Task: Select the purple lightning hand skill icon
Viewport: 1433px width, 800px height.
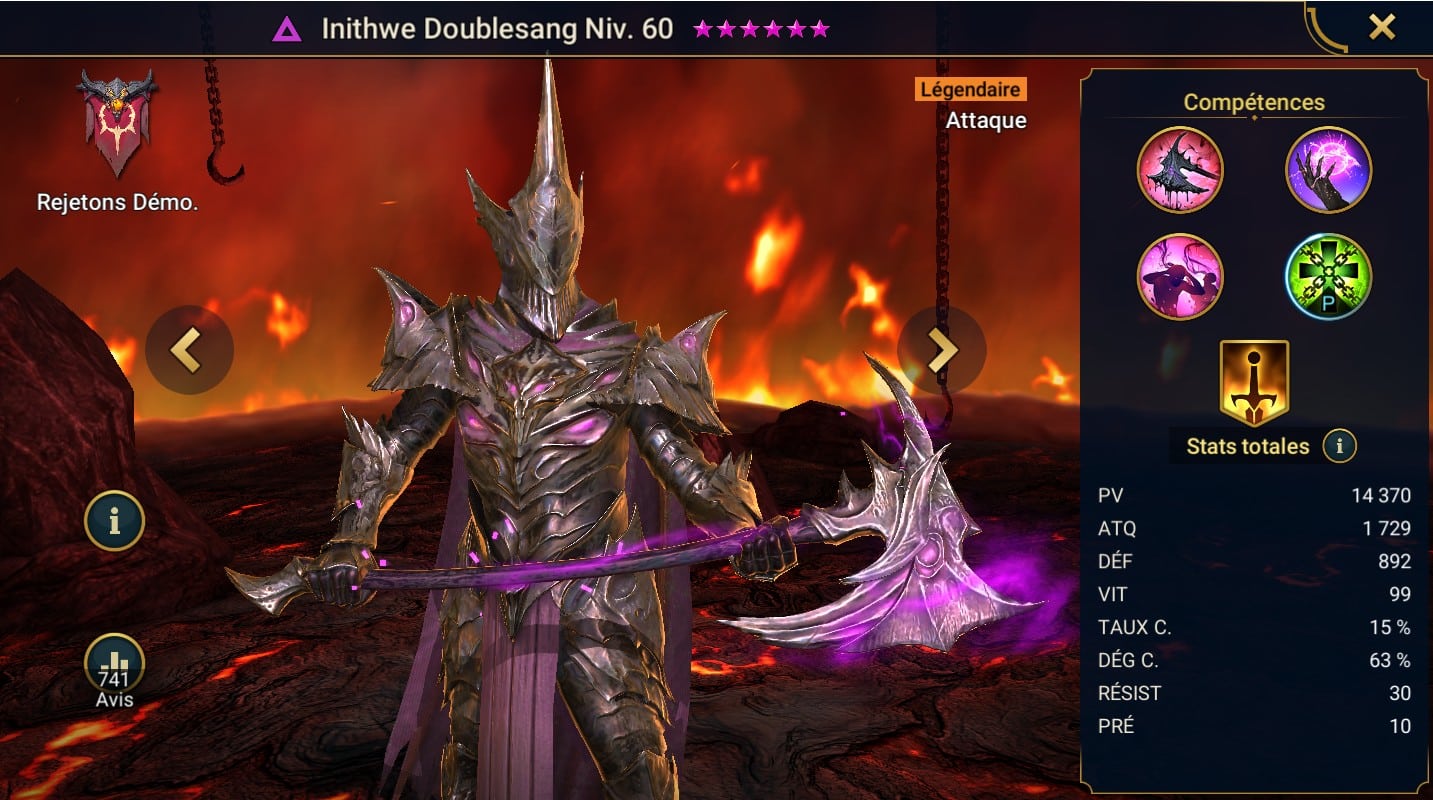Action: point(1328,169)
